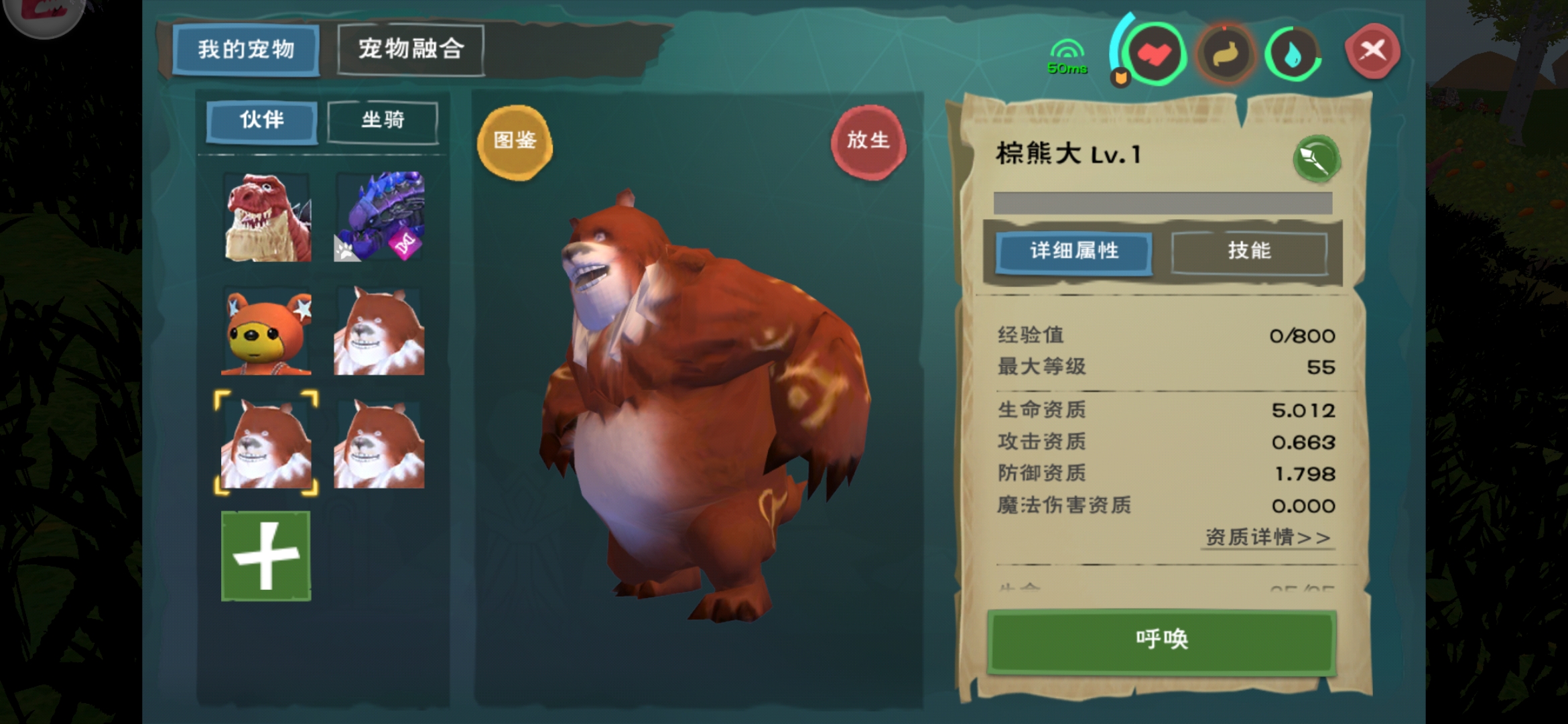Select the currently highlighted brown bear thumbnail
The image size is (1568, 724).
265,443
